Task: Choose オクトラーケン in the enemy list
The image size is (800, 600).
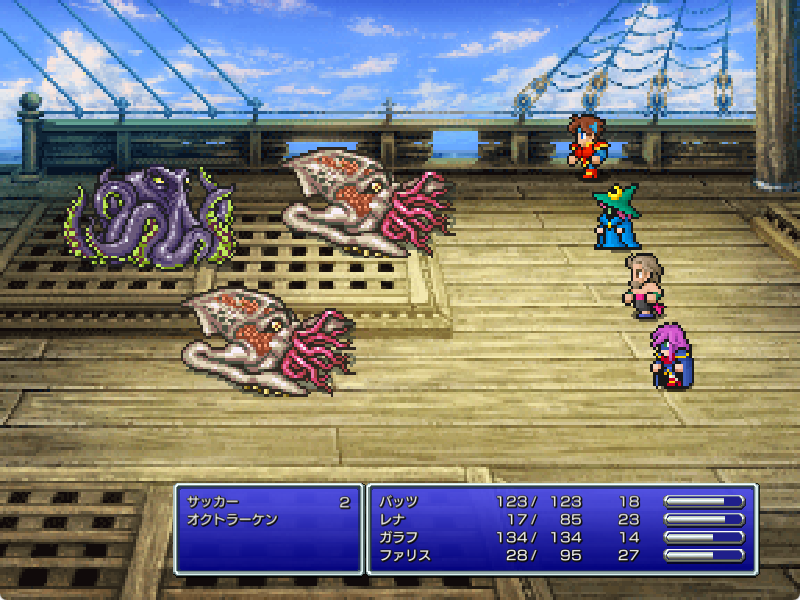Action: tap(232, 520)
